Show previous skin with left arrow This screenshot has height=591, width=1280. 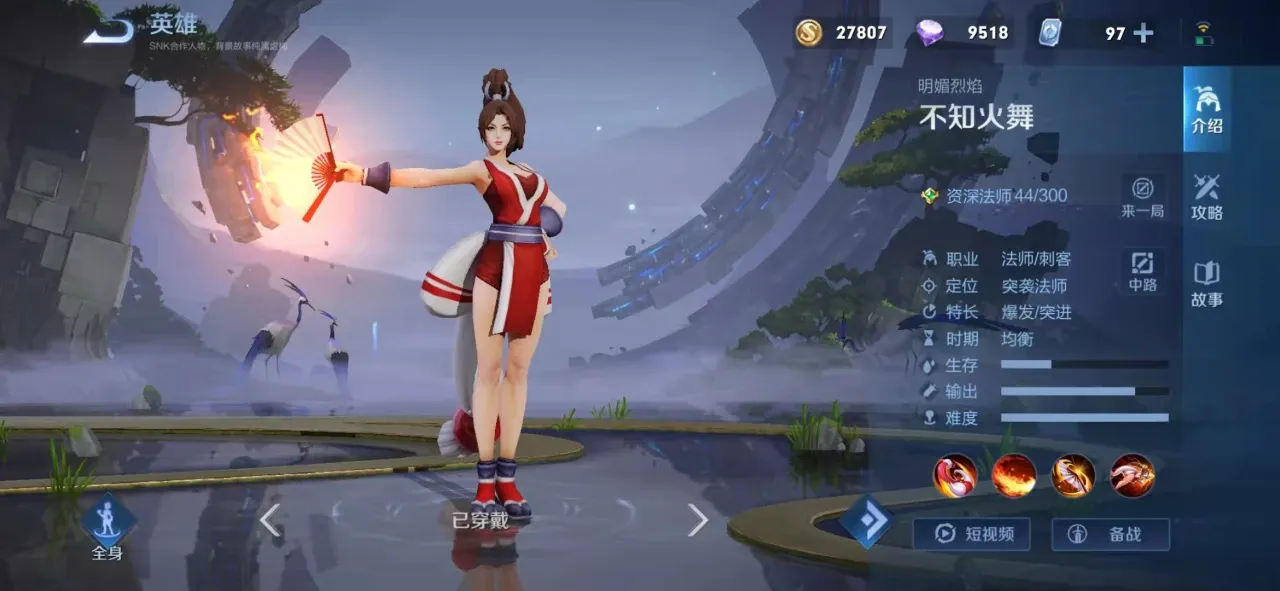coord(269,520)
